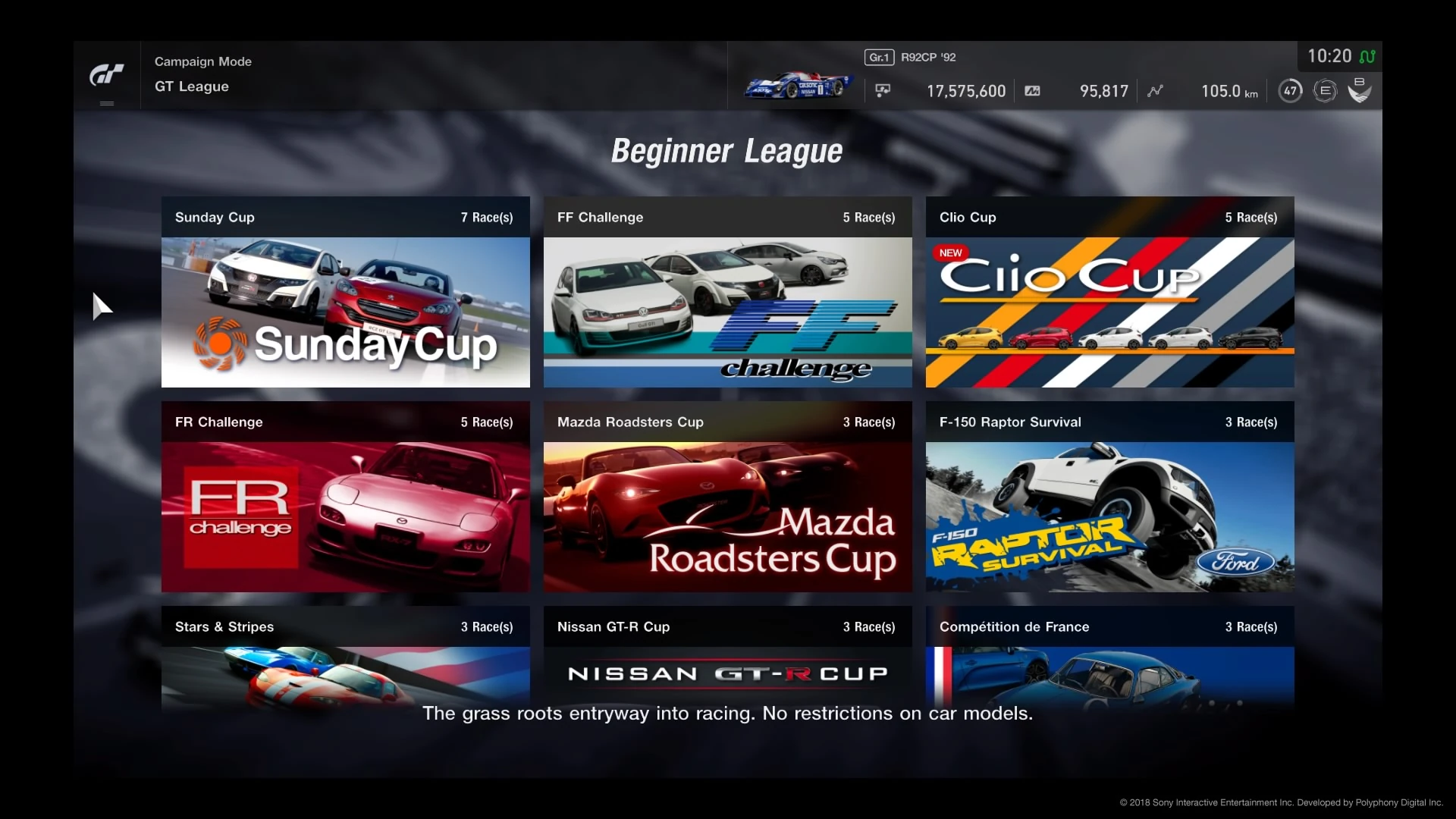Open the daily workout ring showing 47
This screenshot has height=819, width=1456.
tap(1289, 90)
